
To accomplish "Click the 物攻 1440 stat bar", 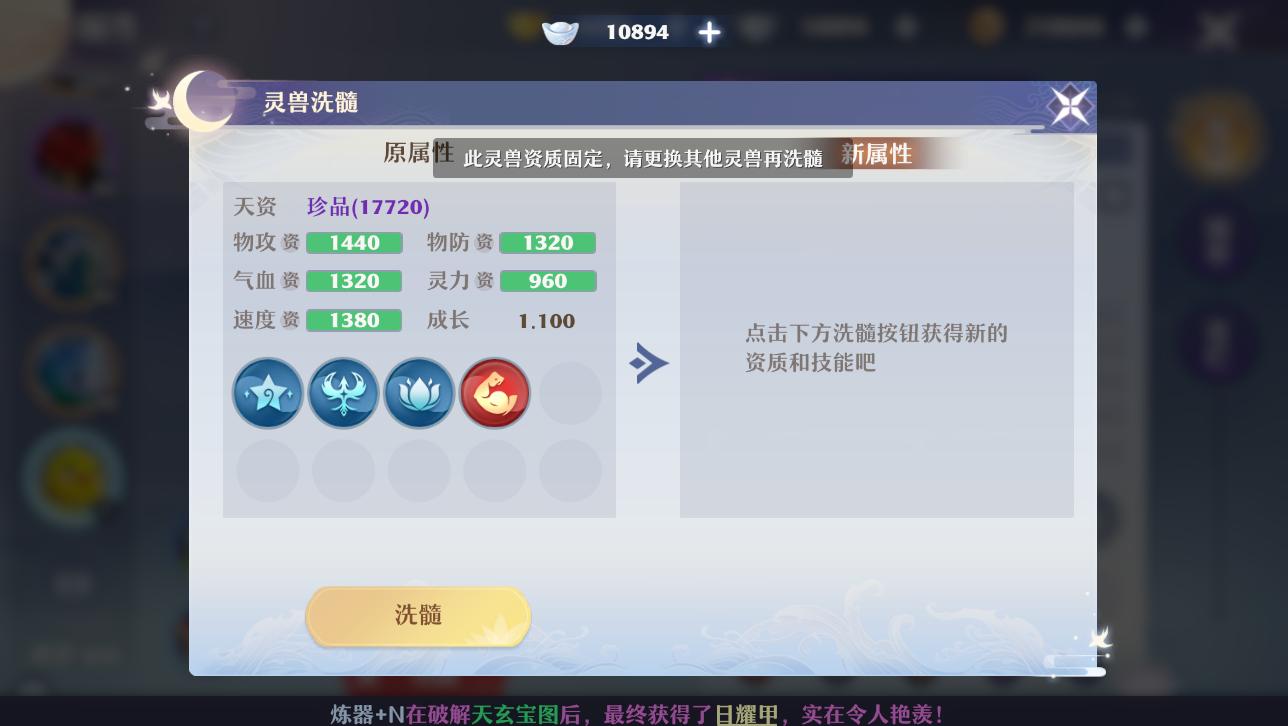I will tap(353, 242).
